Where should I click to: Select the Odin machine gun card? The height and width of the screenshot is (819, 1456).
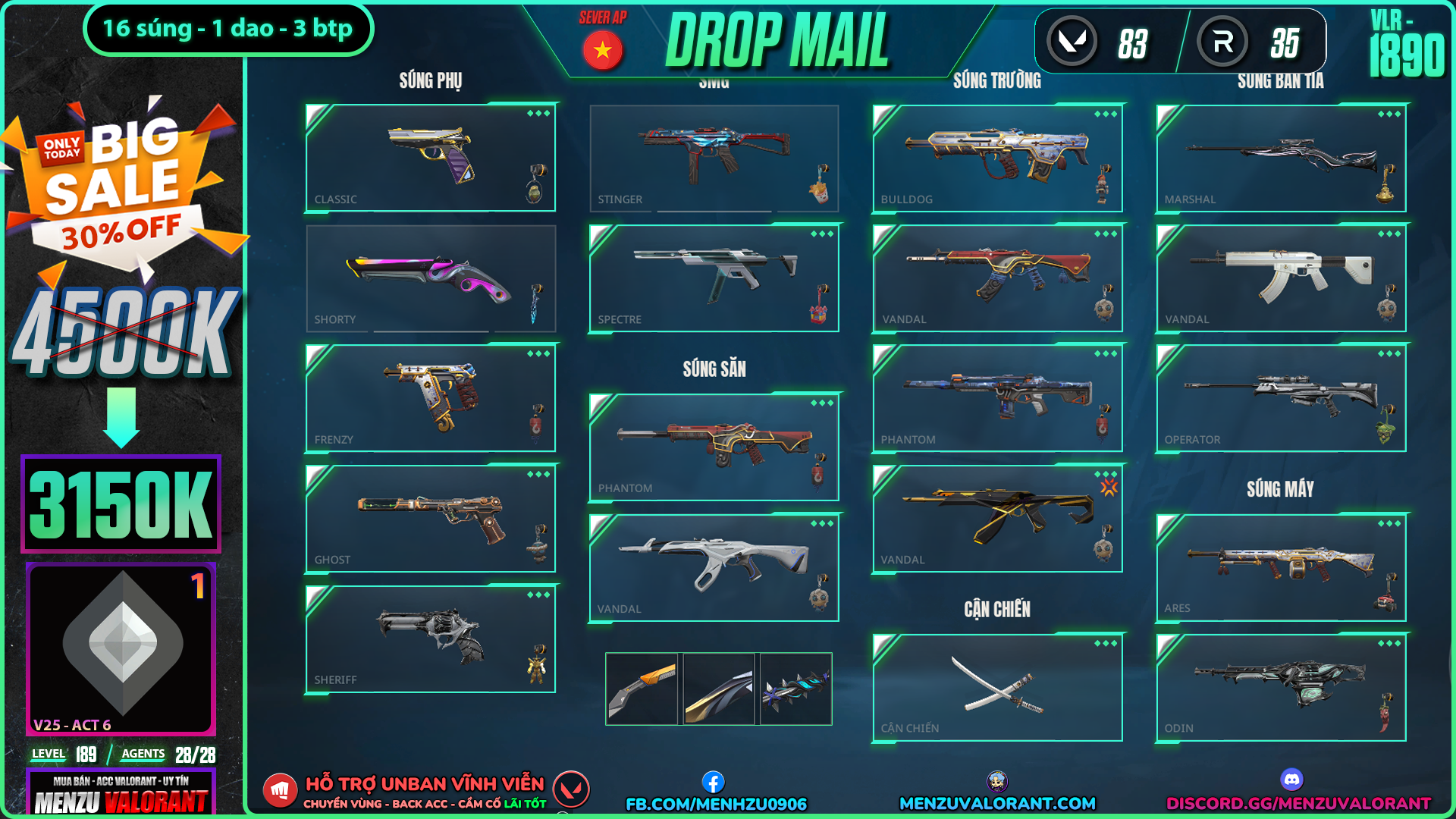(x=1281, y=687)
